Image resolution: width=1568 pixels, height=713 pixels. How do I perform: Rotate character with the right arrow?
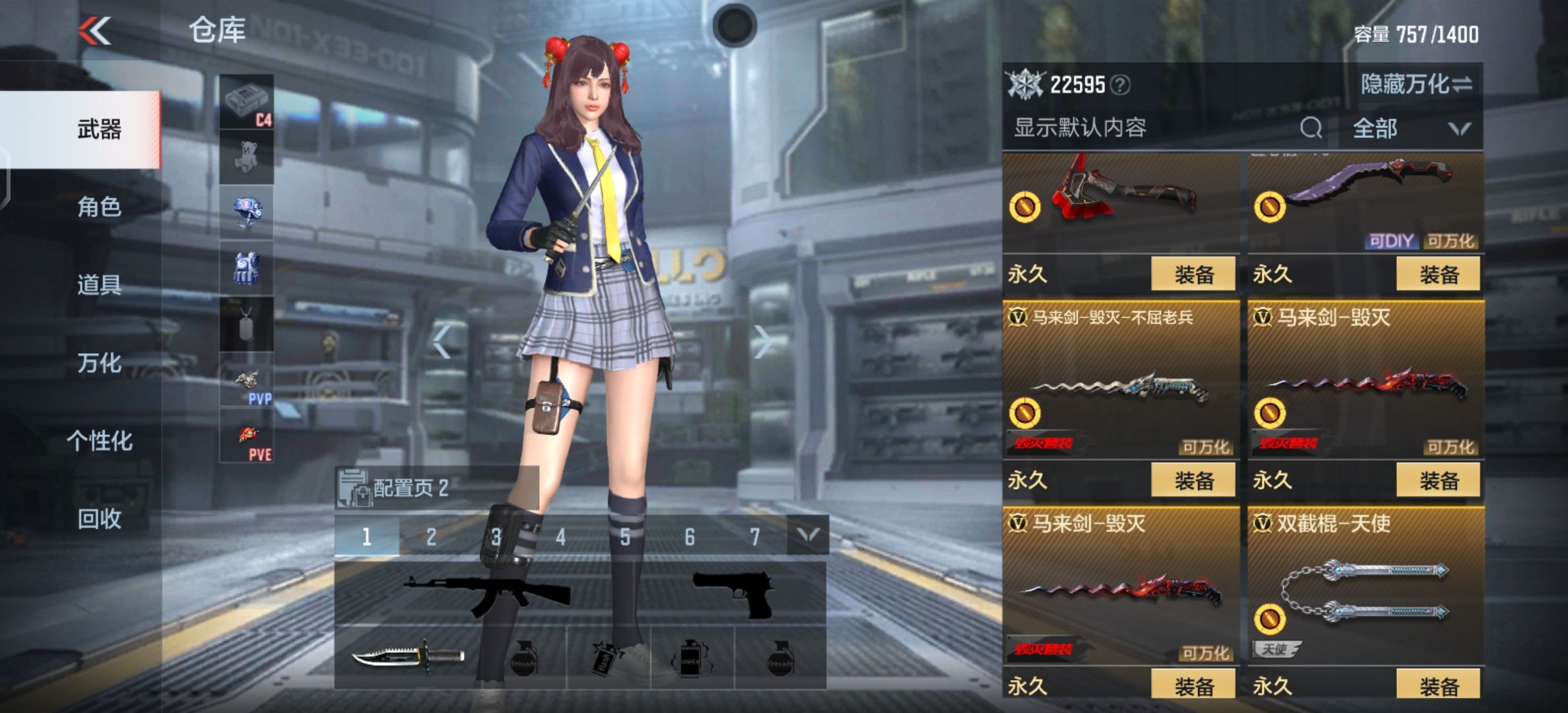click(764, 342)
